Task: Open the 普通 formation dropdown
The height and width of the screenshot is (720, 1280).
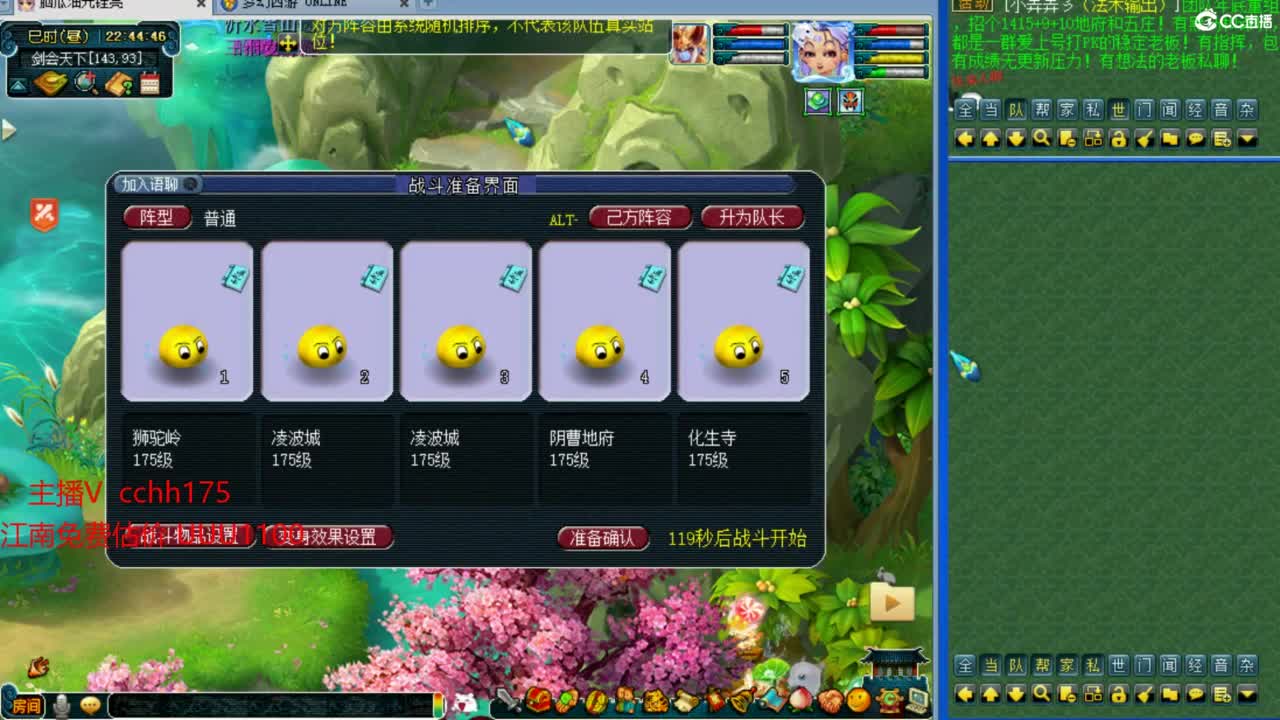Action: (218, 218)
